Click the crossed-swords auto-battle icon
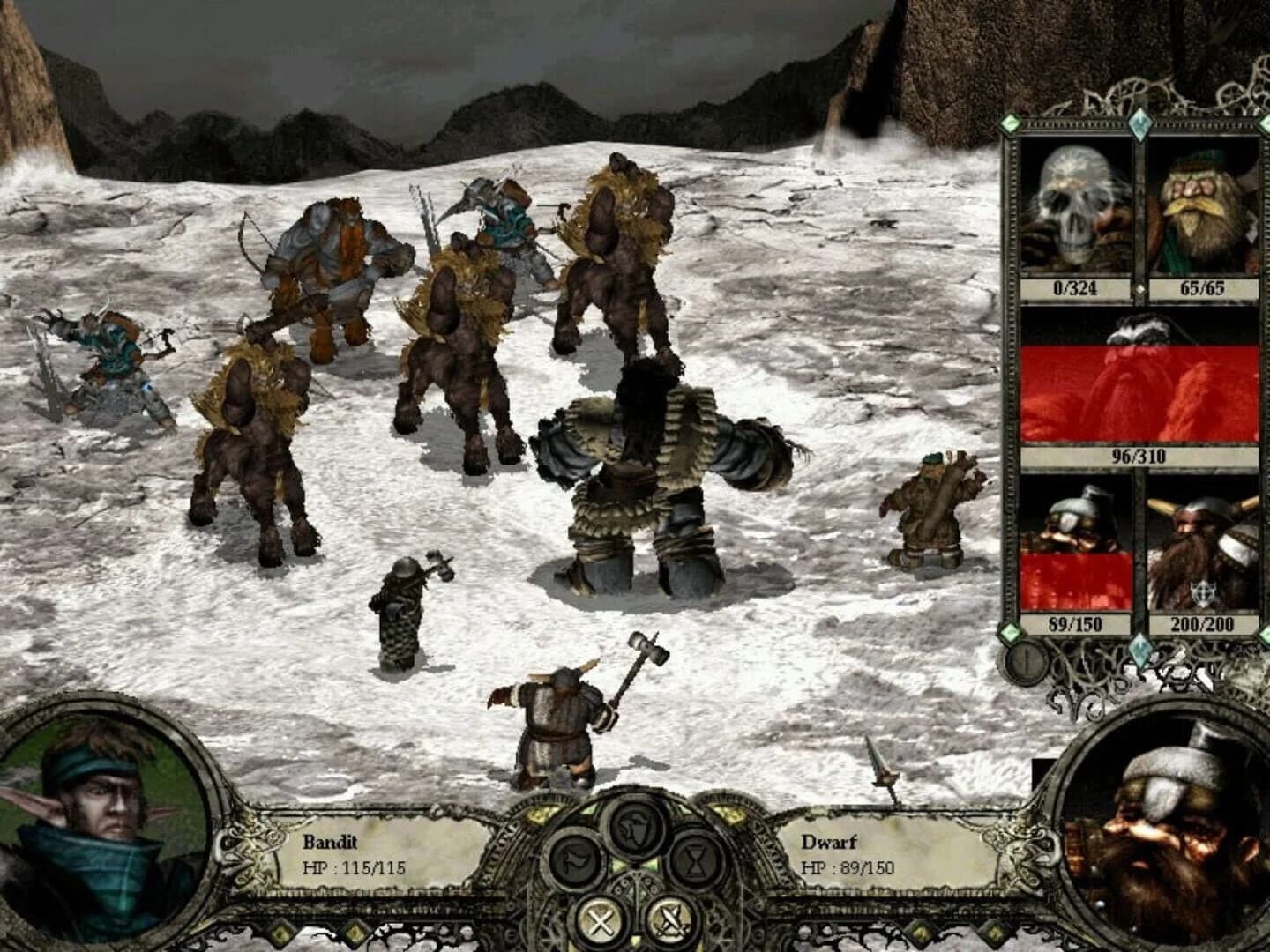Screen dimensions: 1270x952 [x=669, y=921]
